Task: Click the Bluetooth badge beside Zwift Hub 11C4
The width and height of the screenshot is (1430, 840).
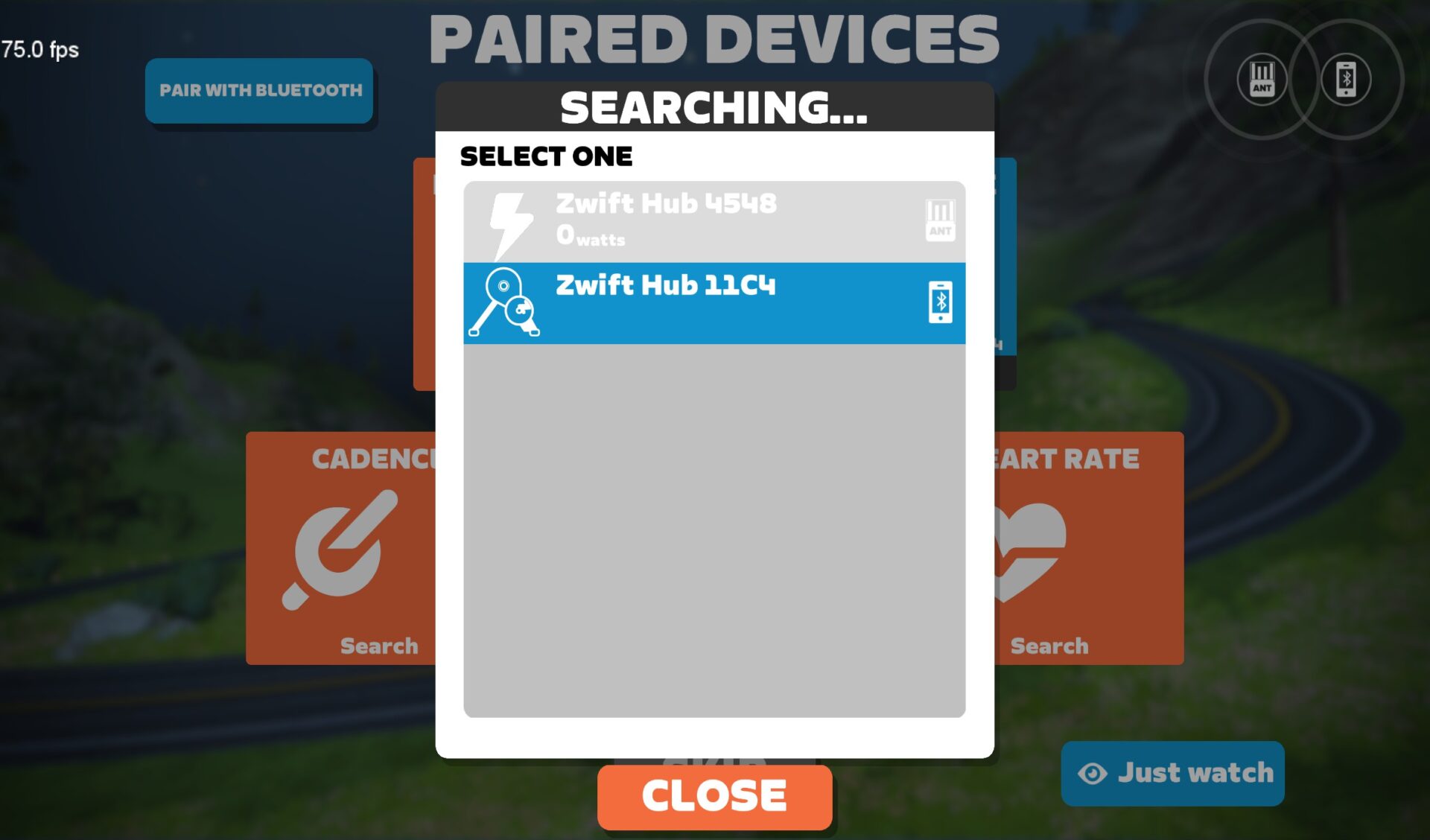Action: click(x=940, y=302)
